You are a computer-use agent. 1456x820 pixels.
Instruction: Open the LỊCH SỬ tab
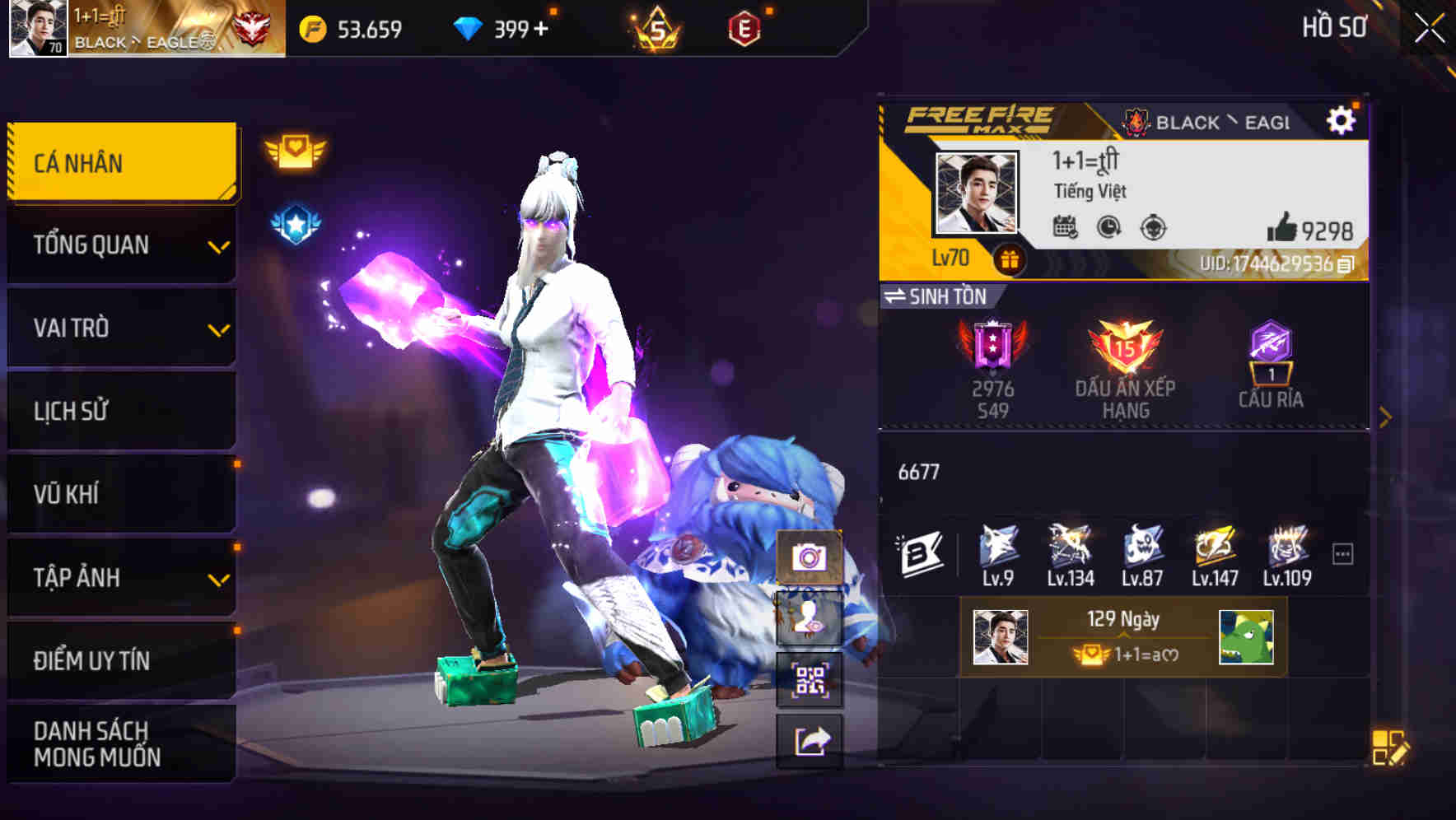(120, 411)
